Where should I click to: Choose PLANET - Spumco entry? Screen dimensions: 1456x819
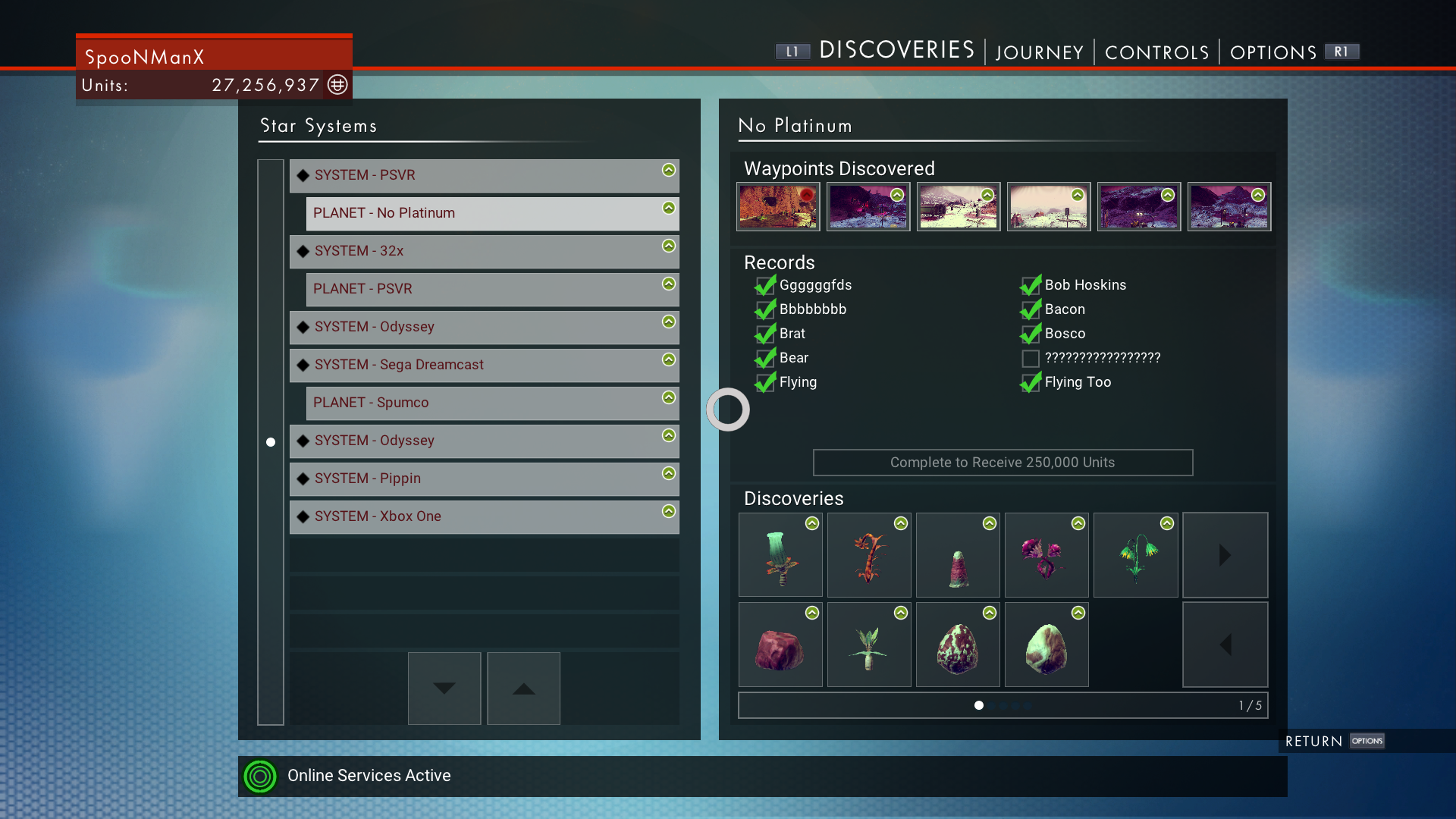[x=492, y=403]
